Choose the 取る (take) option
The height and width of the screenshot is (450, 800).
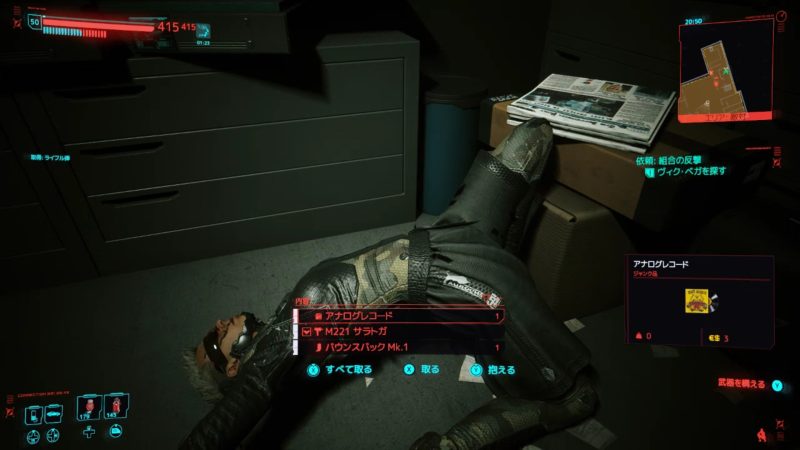421,369
